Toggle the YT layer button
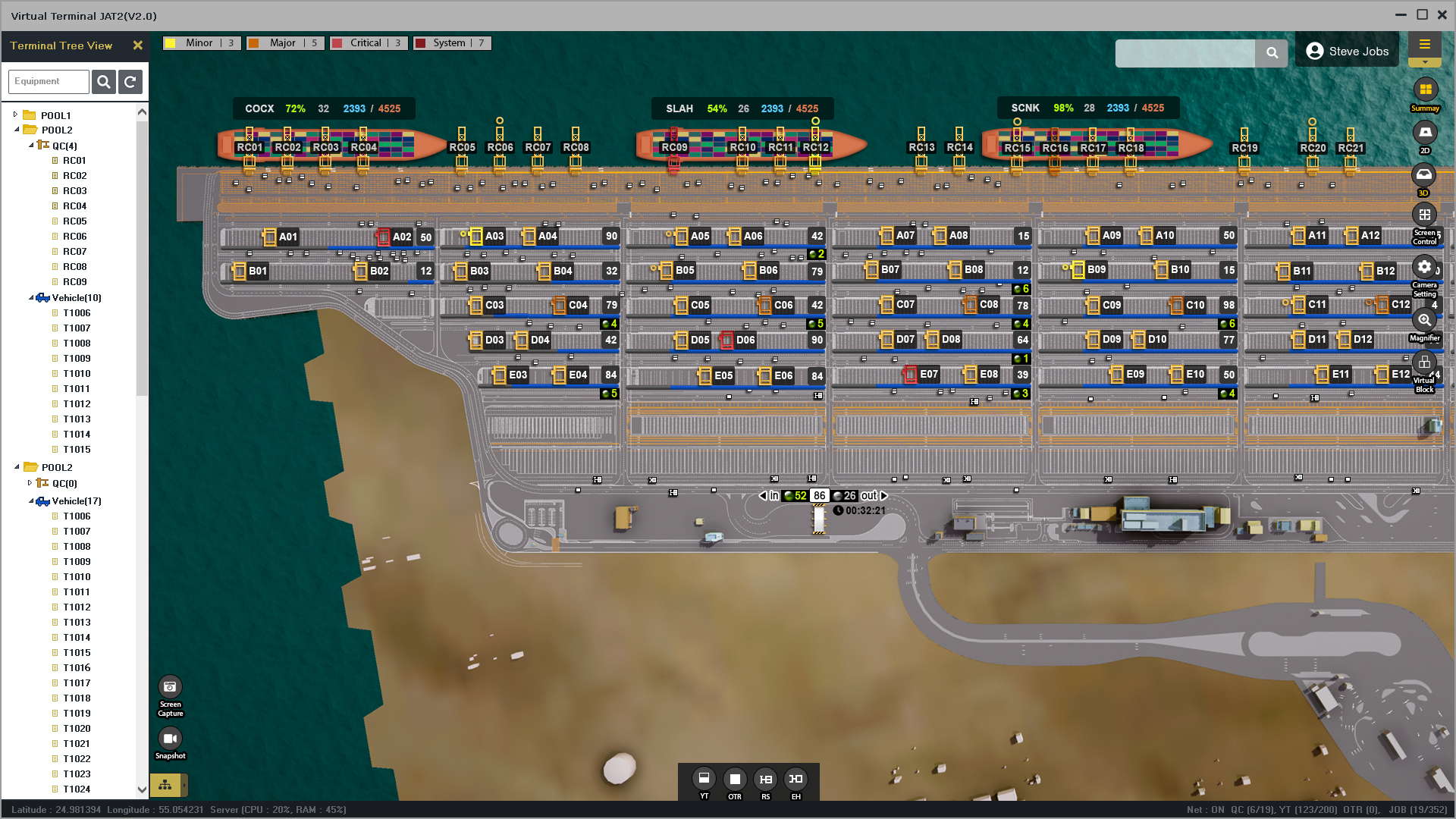Viewport: 1456px width, 819px height. tap(704, 779)
